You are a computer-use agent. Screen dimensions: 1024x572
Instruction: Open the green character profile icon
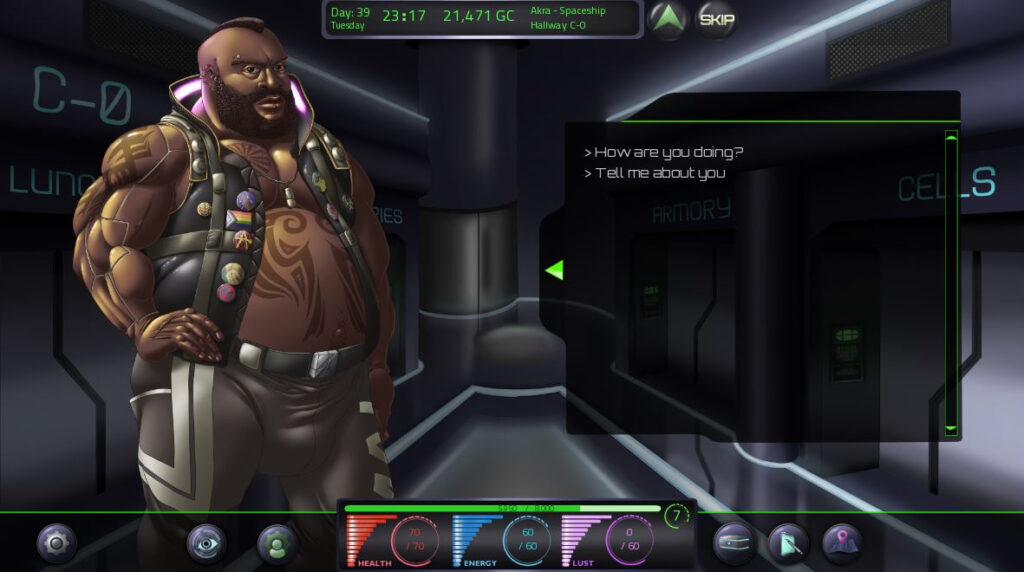click(x=277, y=543)
